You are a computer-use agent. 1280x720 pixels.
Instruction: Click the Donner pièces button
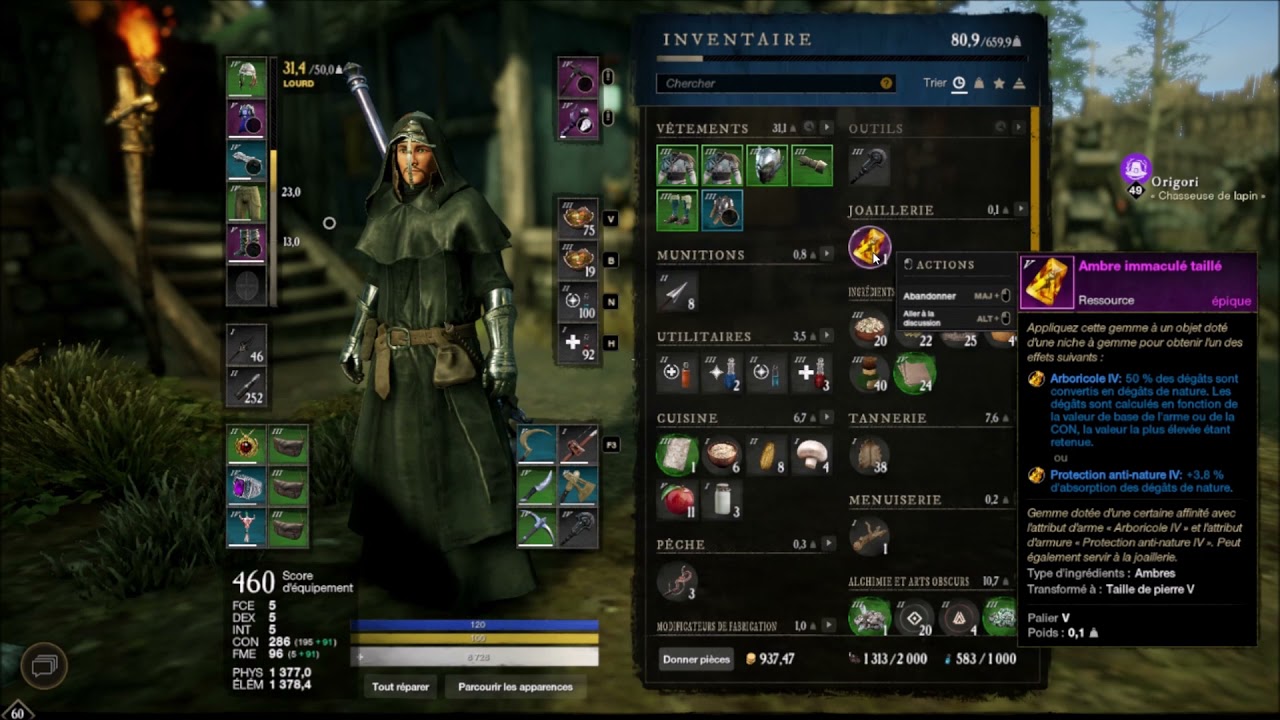click(696, 659)
